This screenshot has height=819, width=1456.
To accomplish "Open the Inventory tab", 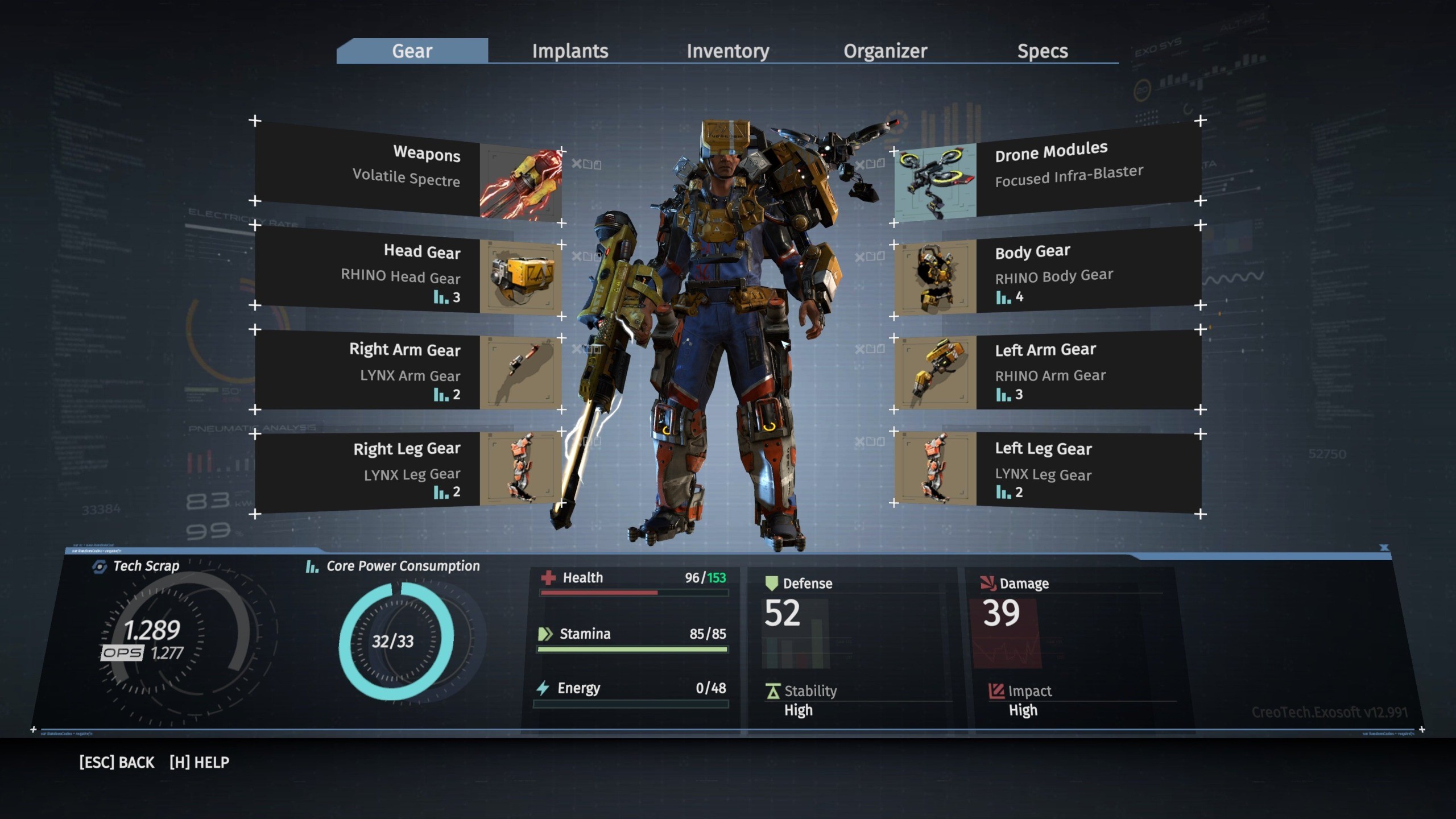I will click(729, 51).
